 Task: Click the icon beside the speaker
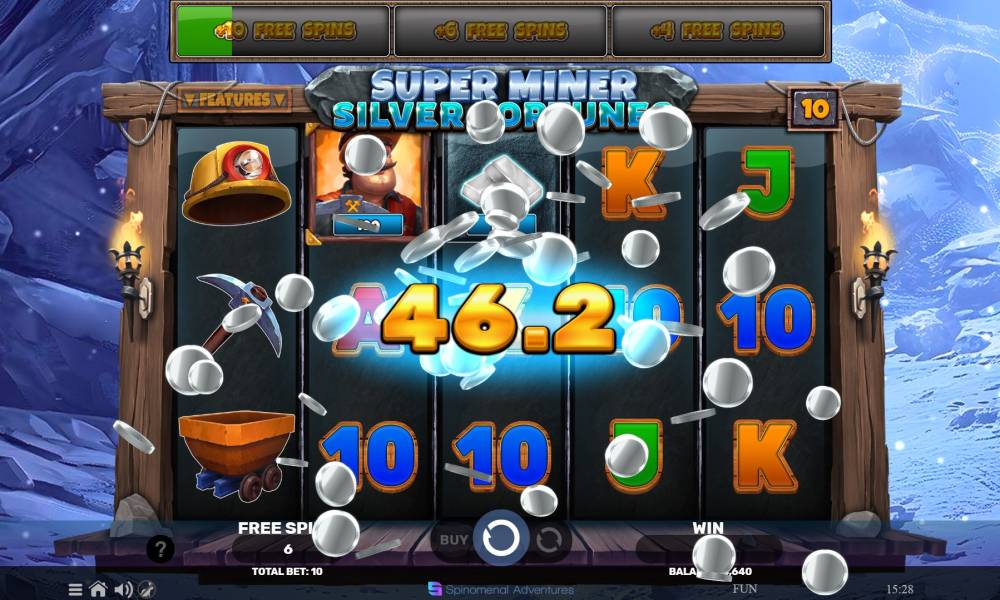[147, 589]
